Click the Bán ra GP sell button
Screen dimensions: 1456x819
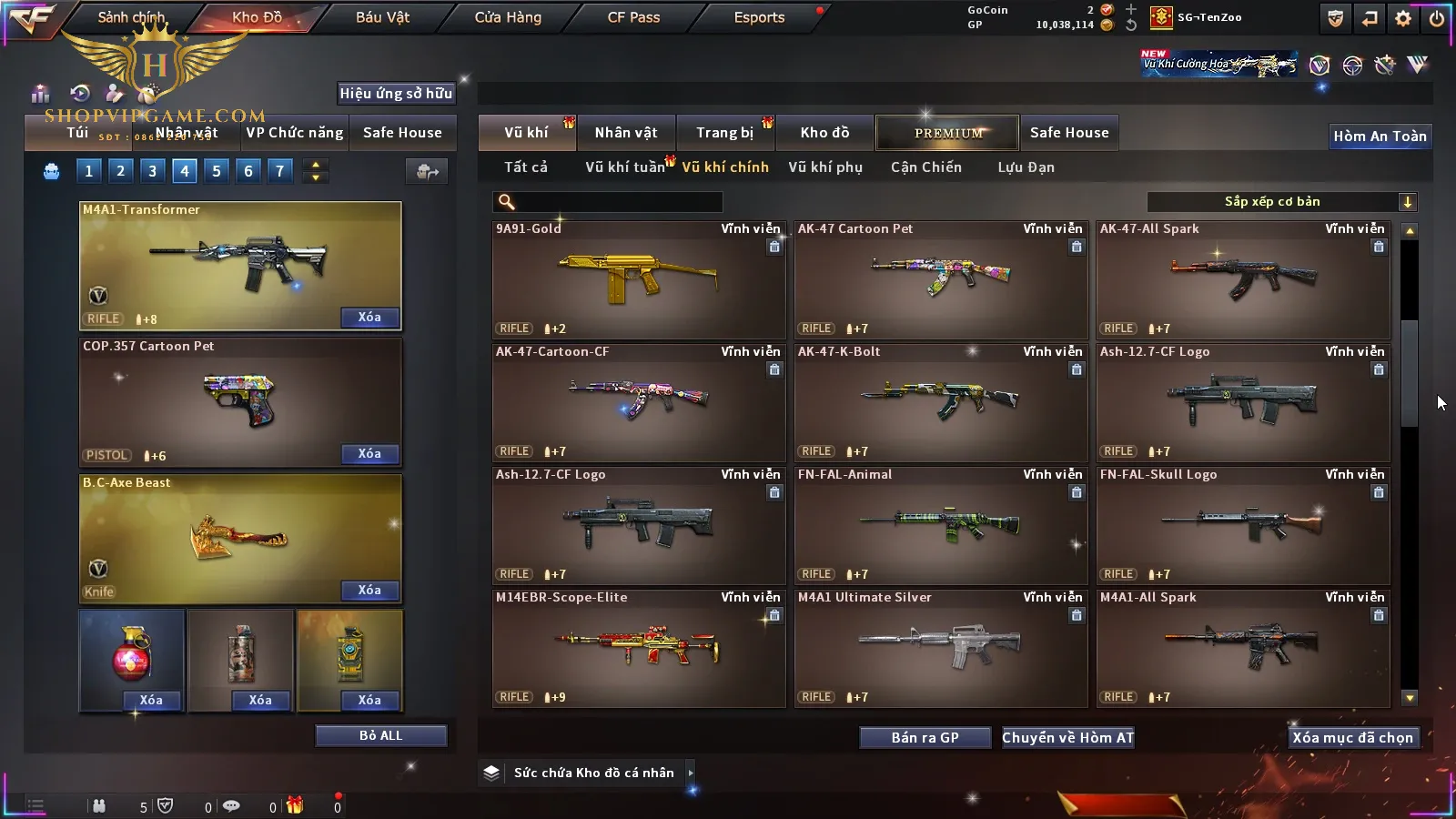(925, 738)
